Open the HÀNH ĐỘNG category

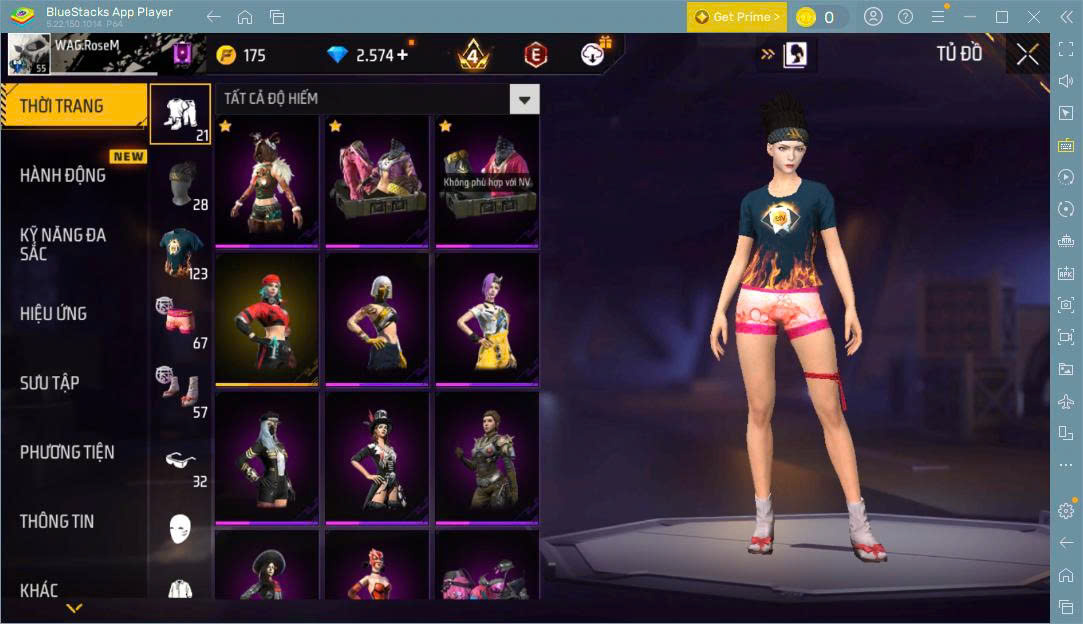(62, 175)
